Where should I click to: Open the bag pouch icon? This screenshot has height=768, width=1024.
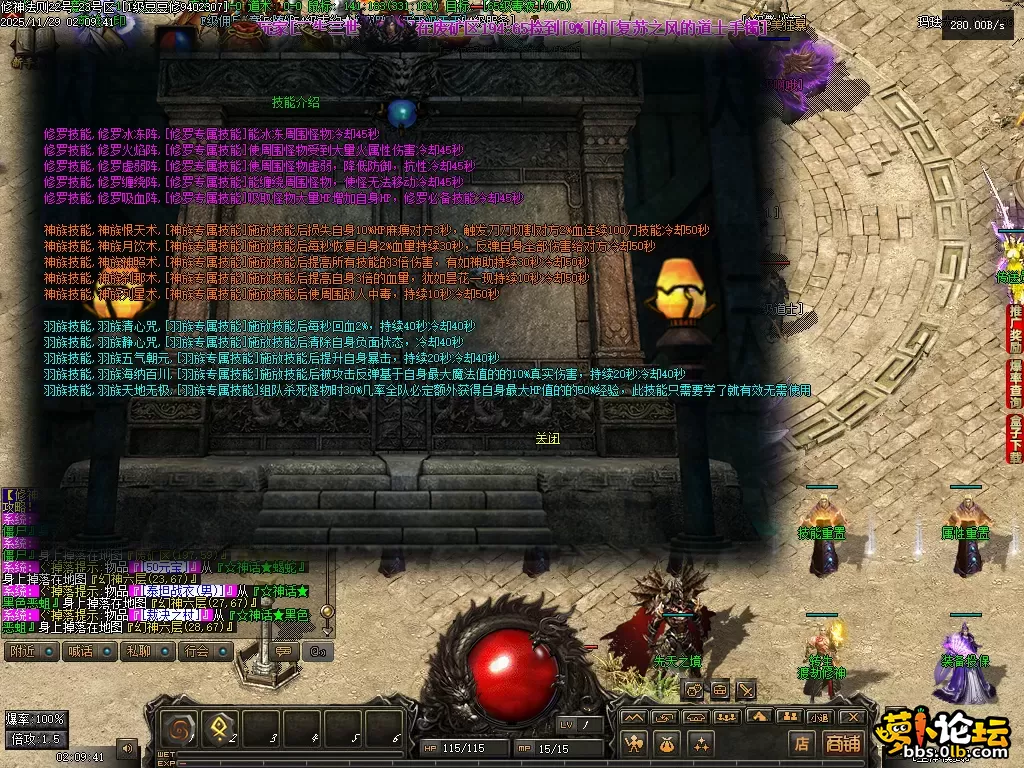667,743
